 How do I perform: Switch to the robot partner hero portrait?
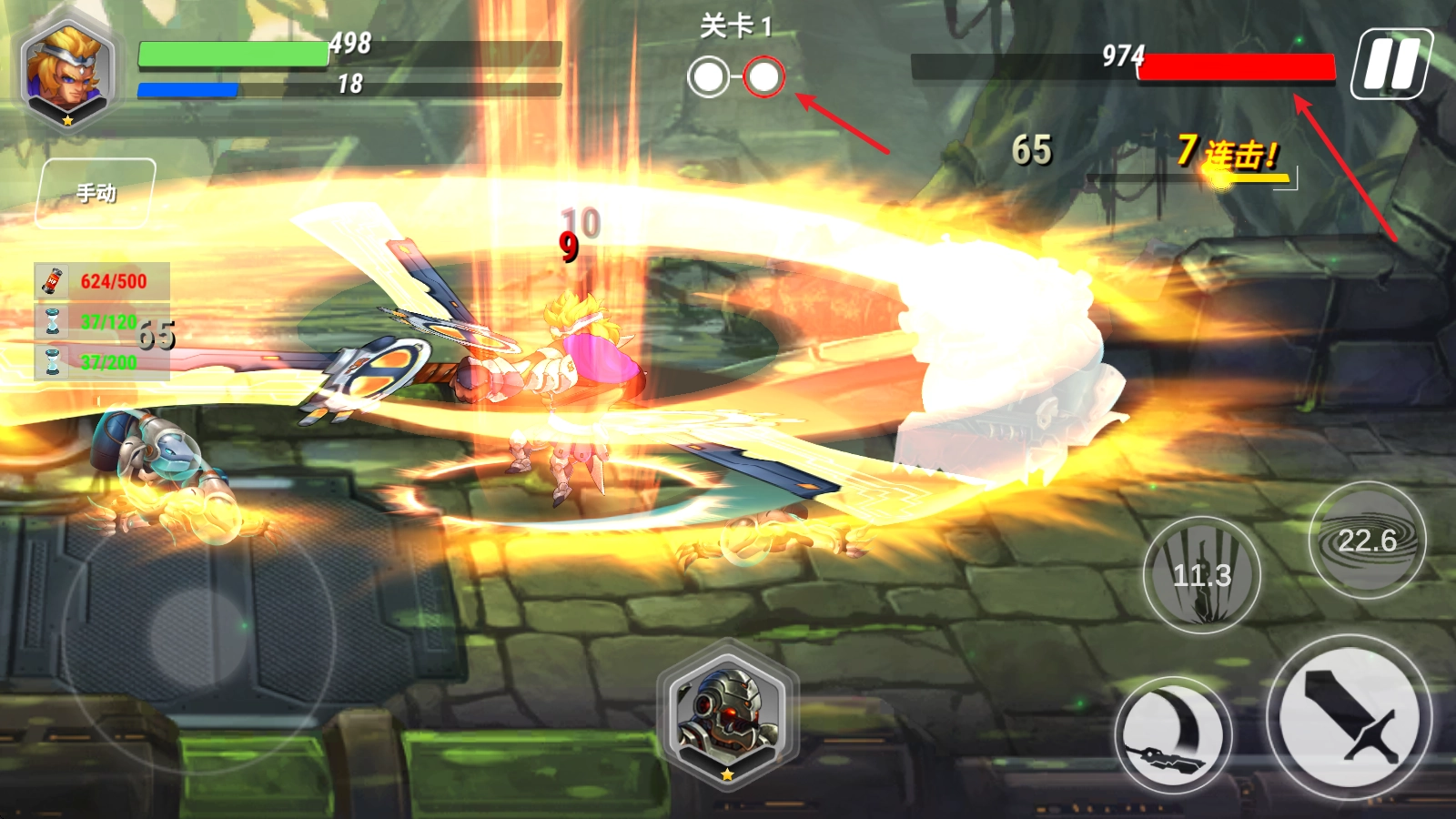(727, 714)
